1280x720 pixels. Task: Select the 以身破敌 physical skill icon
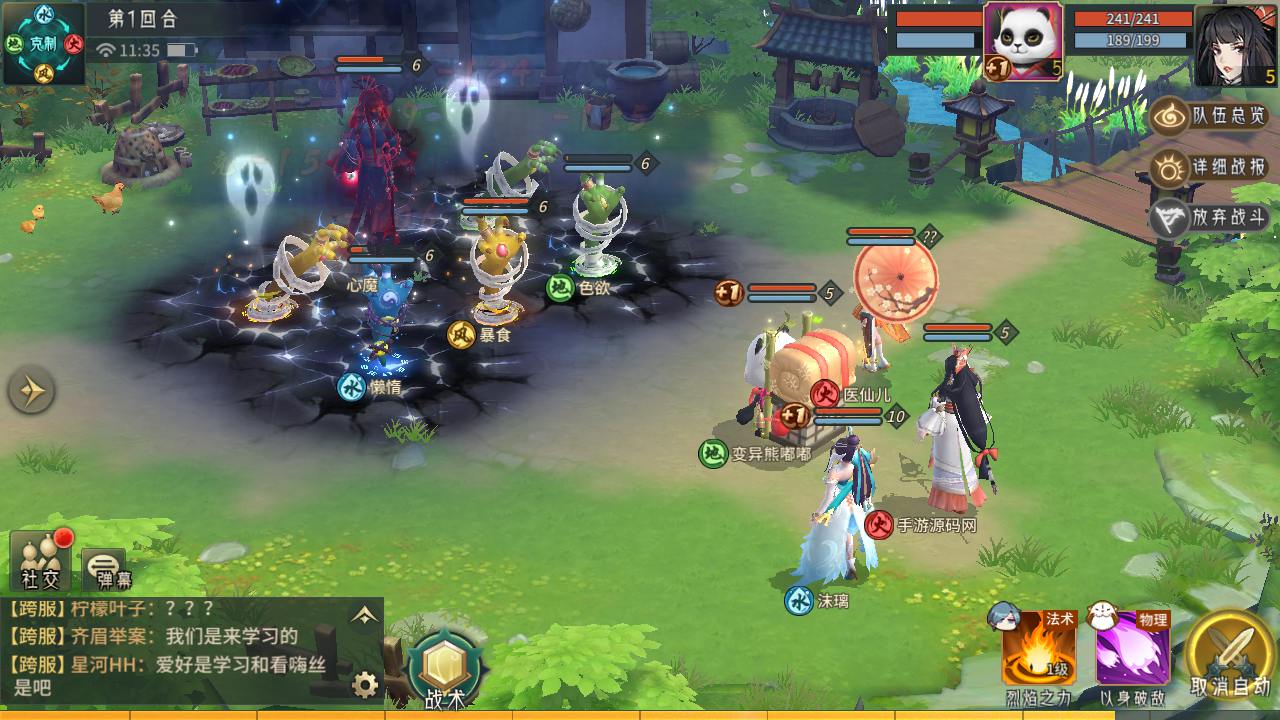coord(1133,649)
